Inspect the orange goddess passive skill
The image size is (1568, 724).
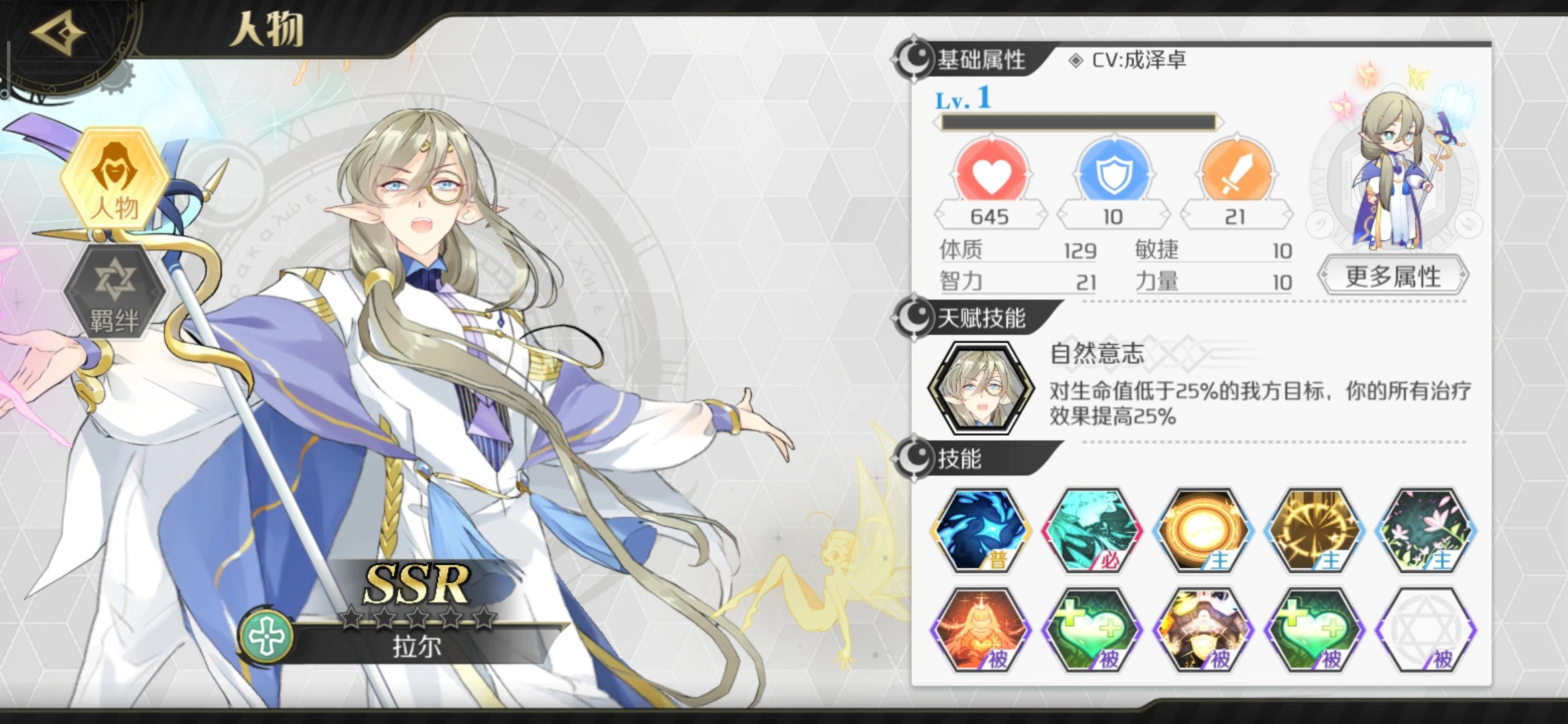(981, 630)
